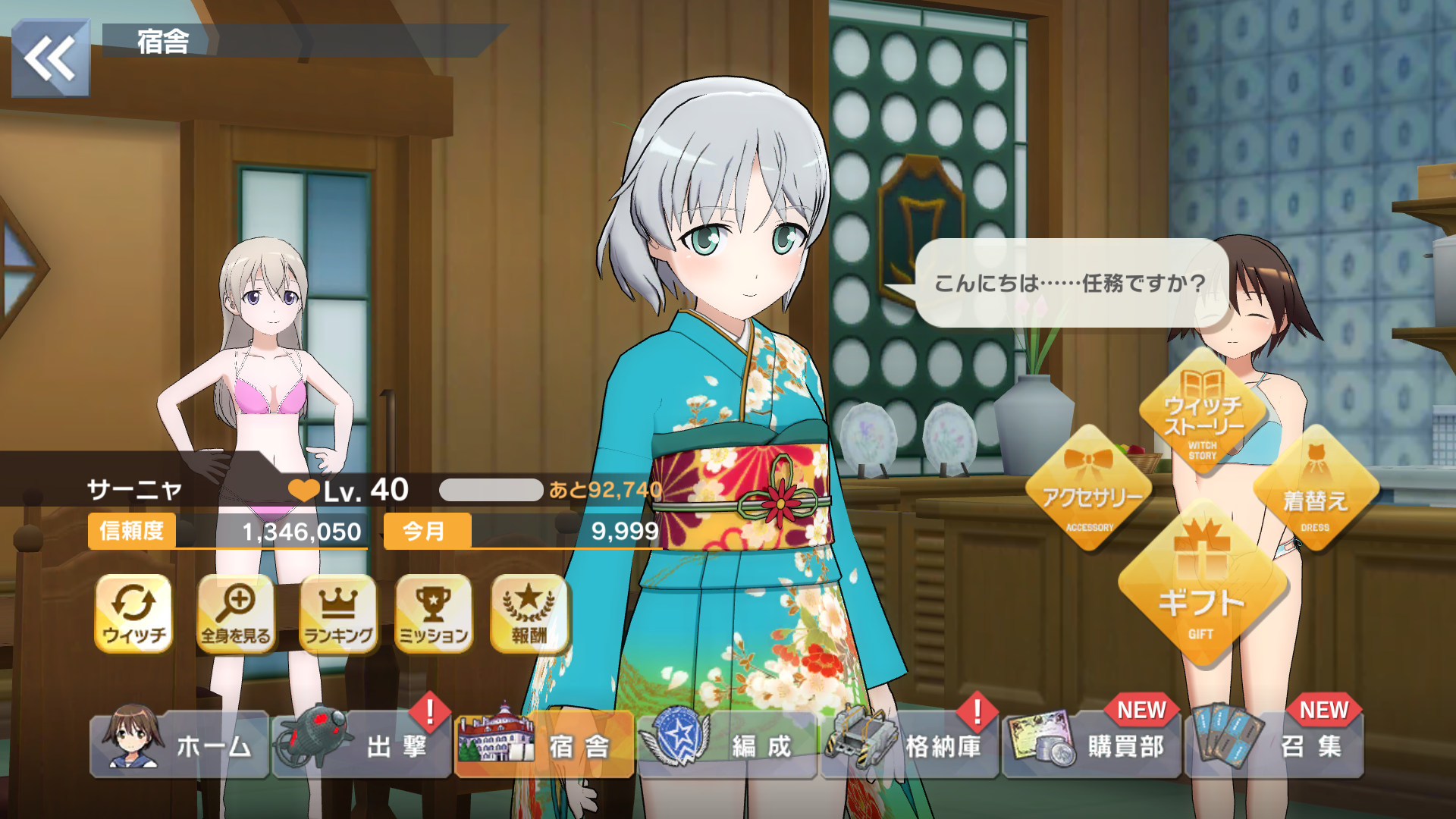Give a present via the Gift button
The image size is (1456, 819).
tap(1201, 588)
